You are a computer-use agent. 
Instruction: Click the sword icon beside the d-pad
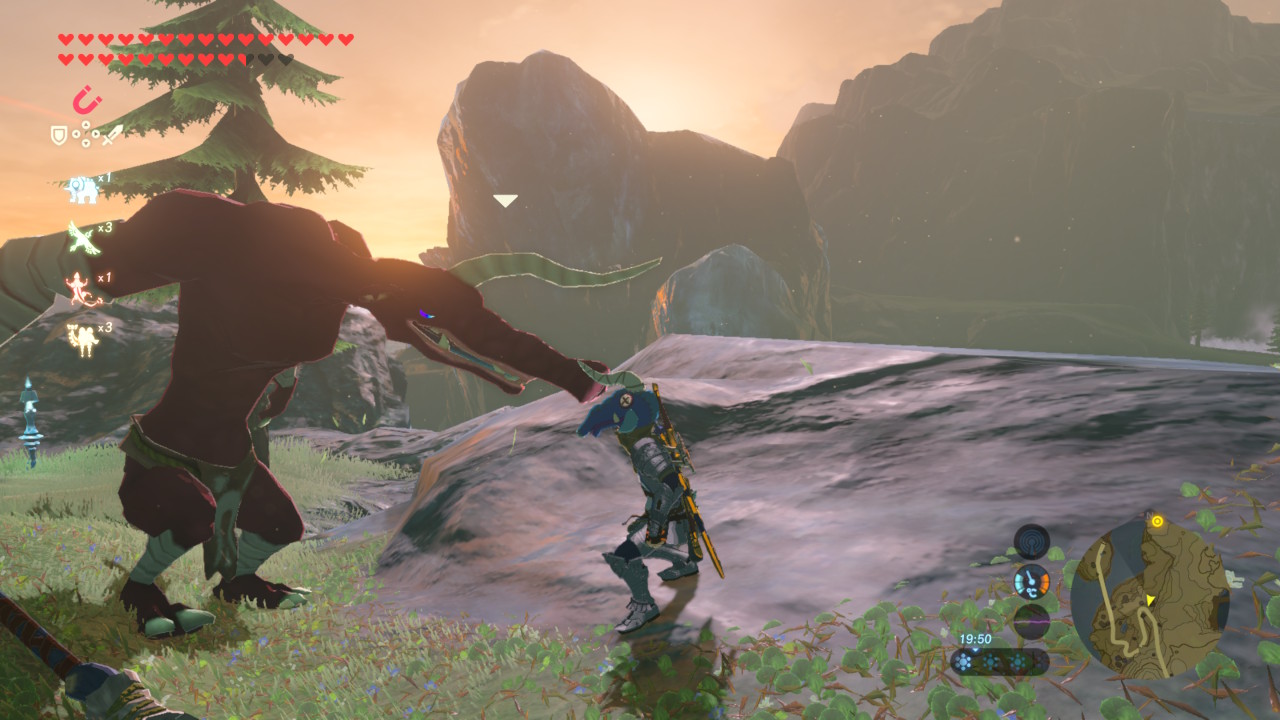[x=112, y=134]
